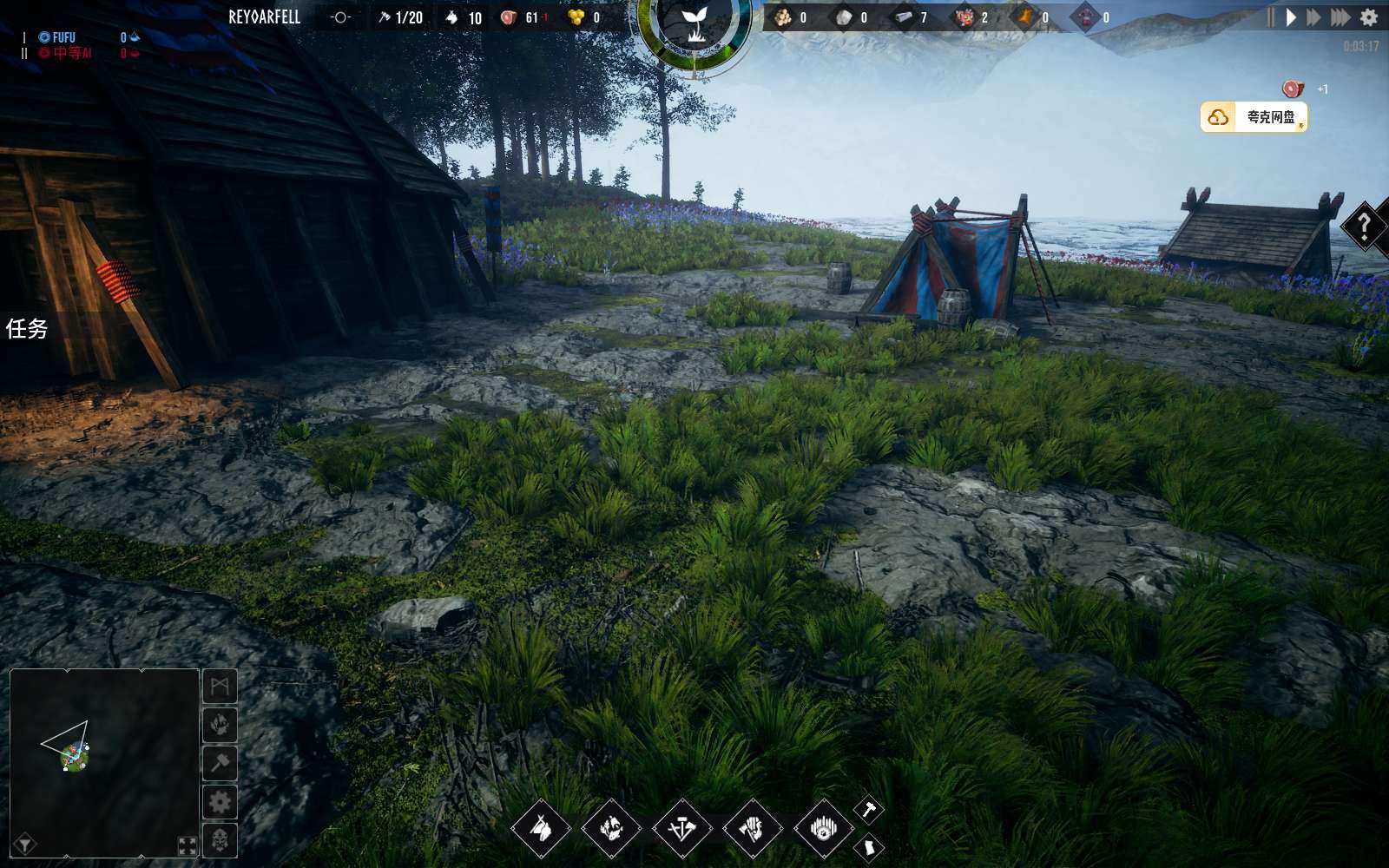Viewport: 1389px width, 868px height.
Task: Open the tent housing build category
Action: (x=541, y=828)
